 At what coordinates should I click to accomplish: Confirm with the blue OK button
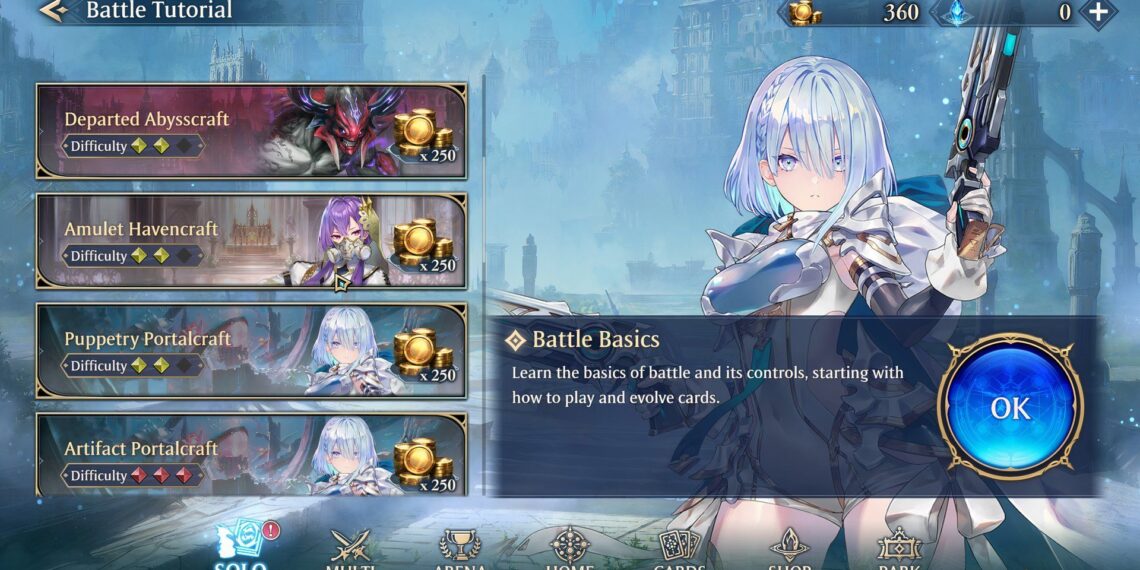1010,407
